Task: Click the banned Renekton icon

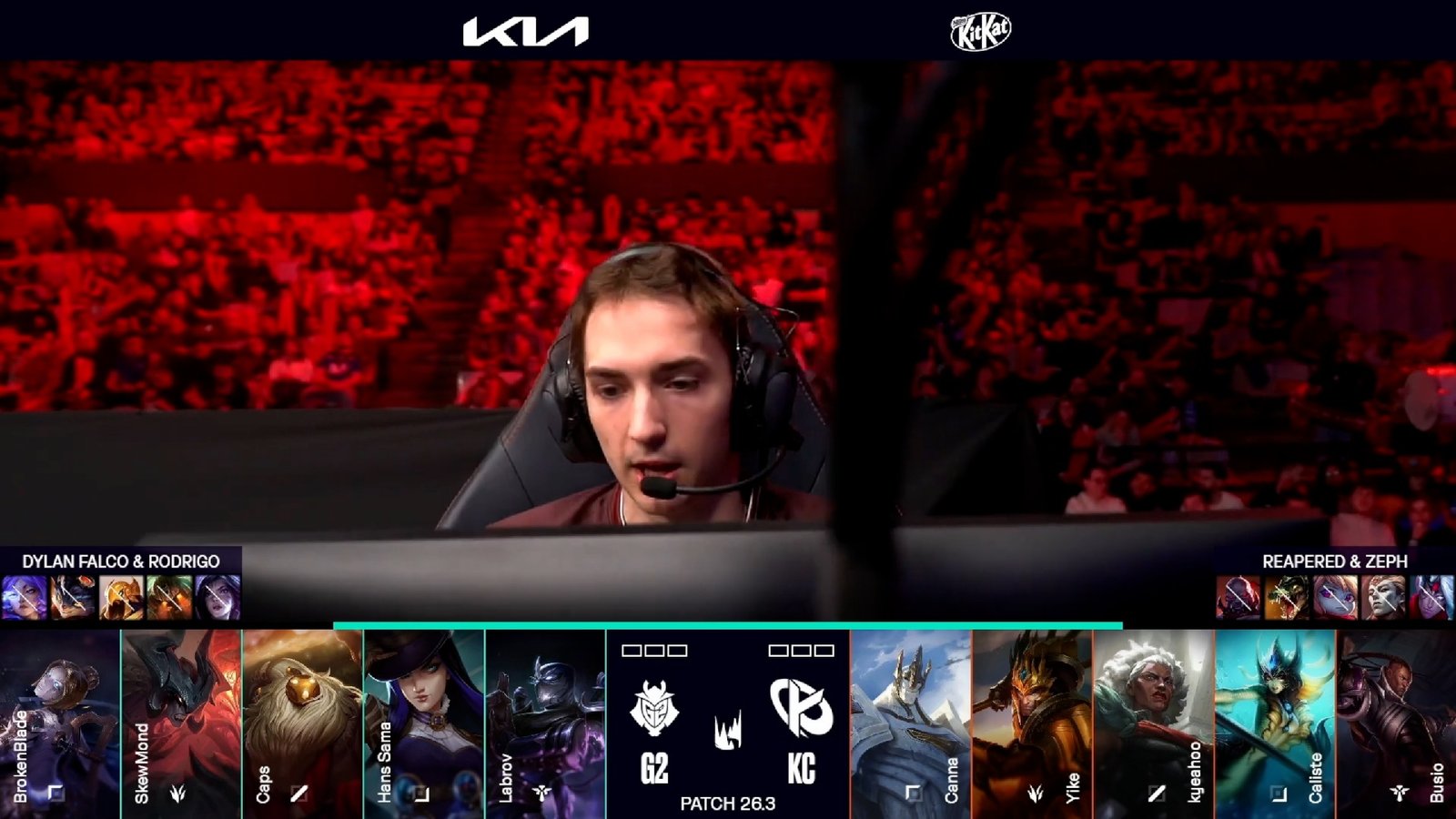Action: 1287,597
